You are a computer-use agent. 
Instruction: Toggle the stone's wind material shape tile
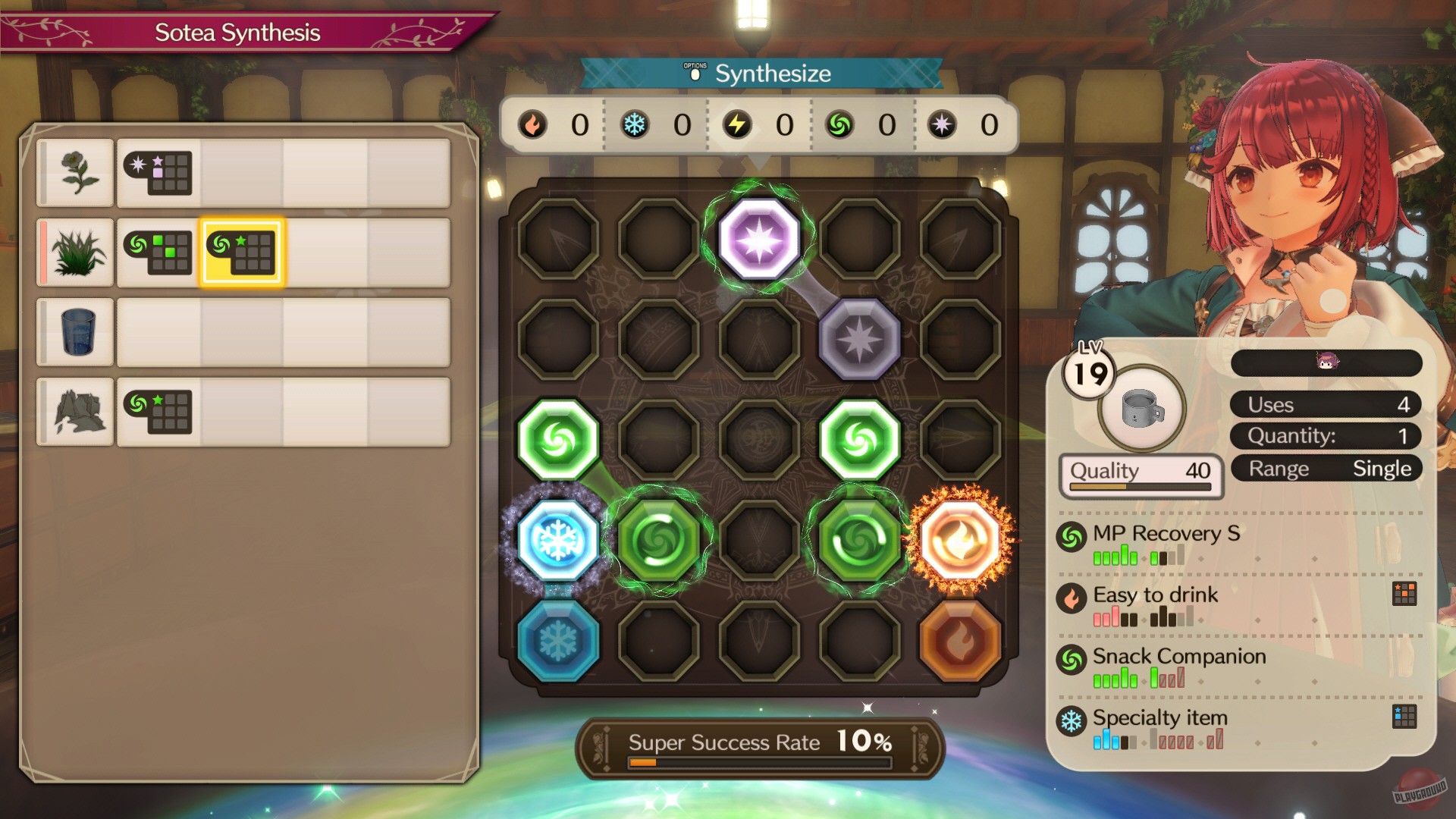158,411
